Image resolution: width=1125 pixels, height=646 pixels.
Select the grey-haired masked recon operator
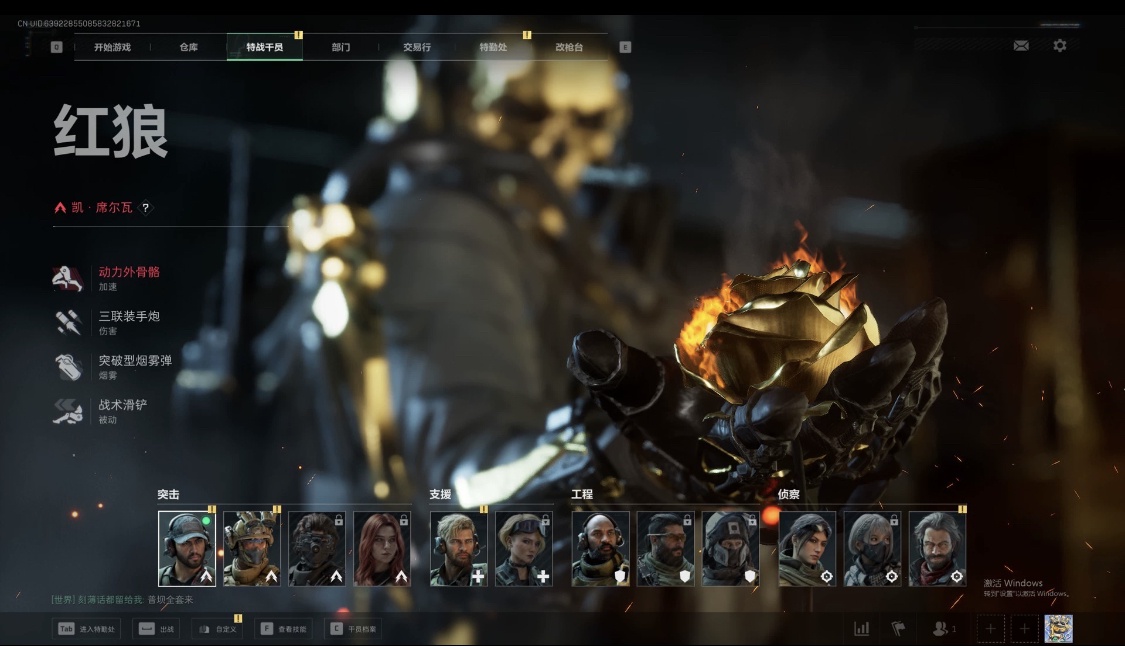pos(872,549)
